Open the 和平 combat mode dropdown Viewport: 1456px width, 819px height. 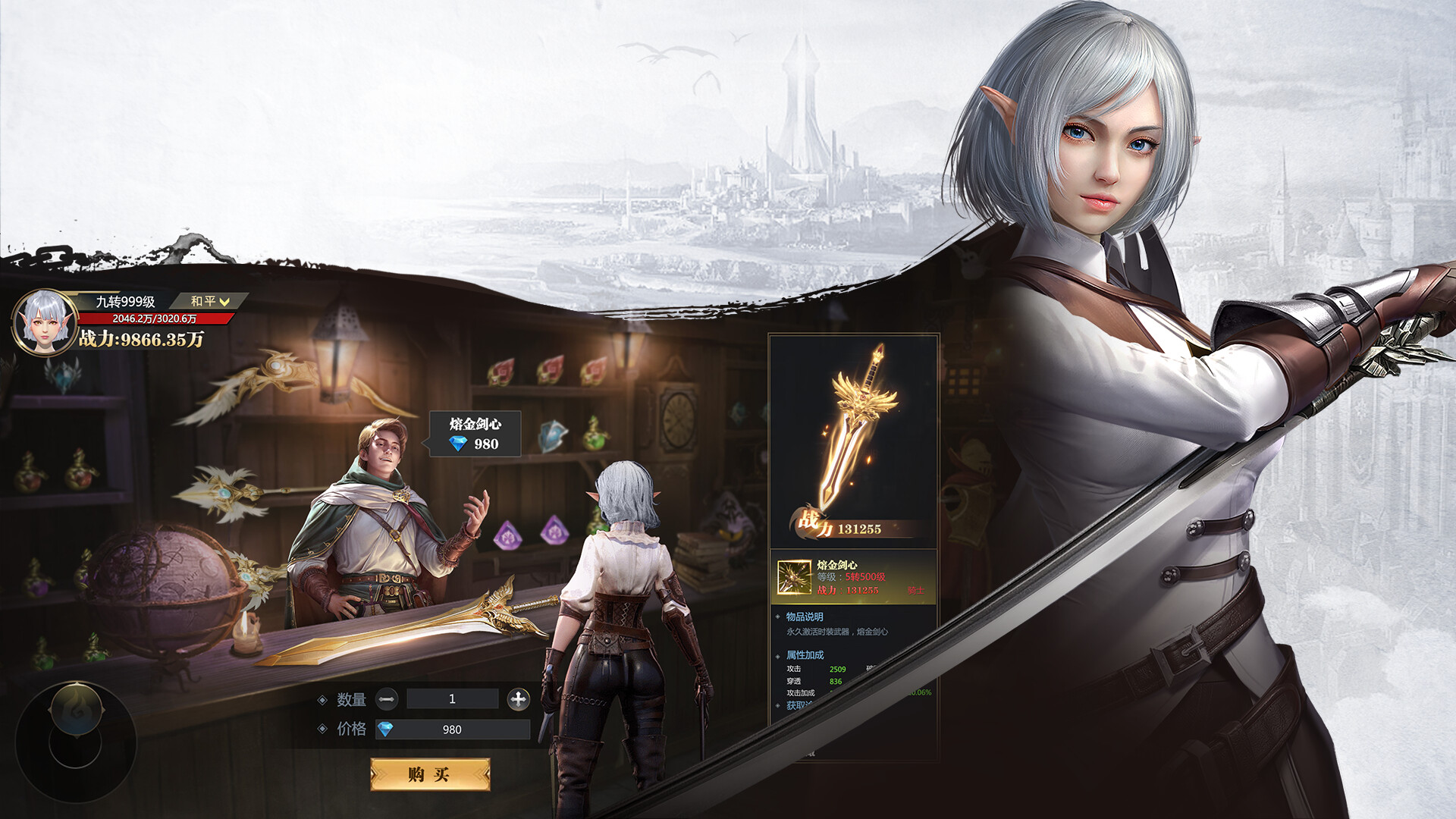pyautogui.click(x=209, y=301)
